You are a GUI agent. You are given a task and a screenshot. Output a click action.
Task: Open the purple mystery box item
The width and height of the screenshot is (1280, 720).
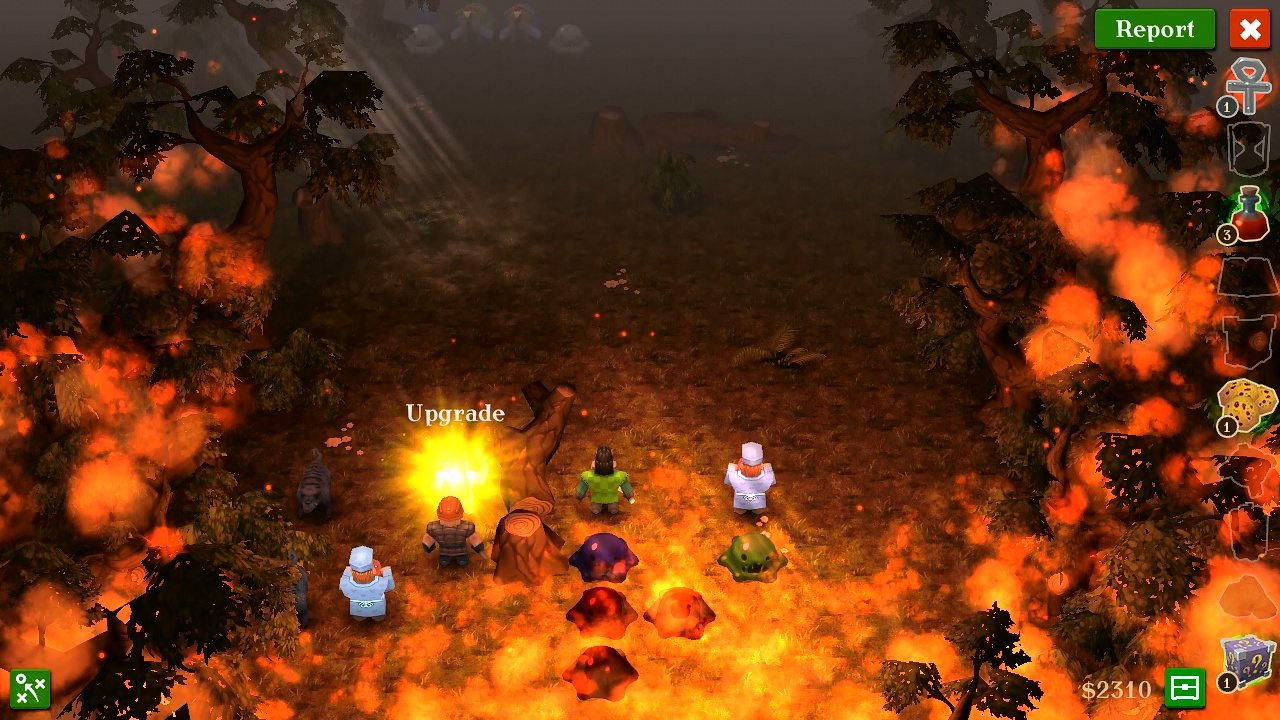(1248, 662)
